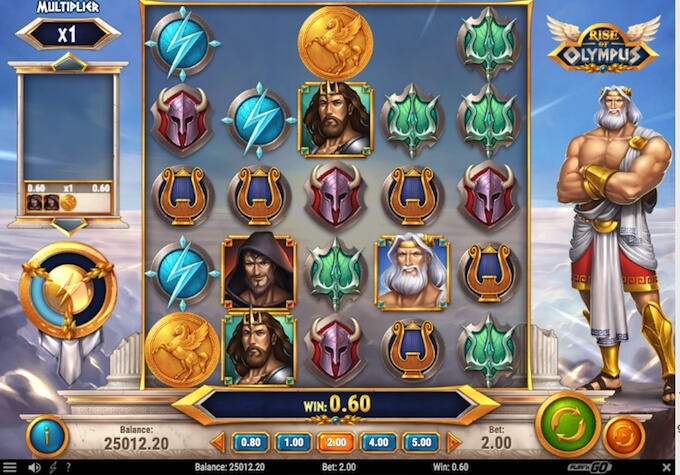Open help with the question mark icon
The image size is (680, 475).
pyautogui.click(x=67, y=467)
